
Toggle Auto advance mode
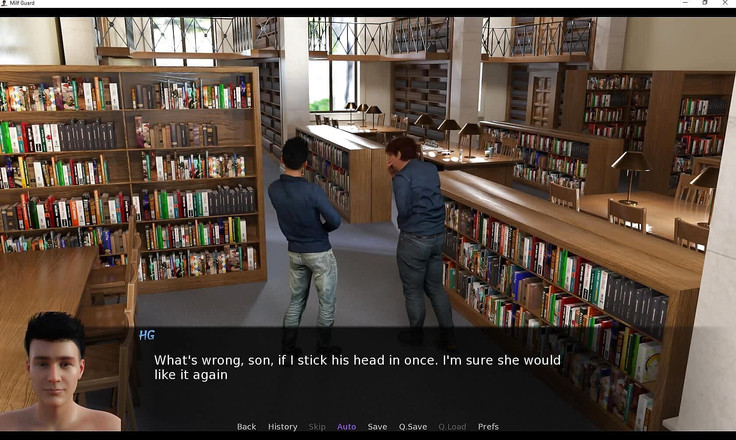coord(346,427)
